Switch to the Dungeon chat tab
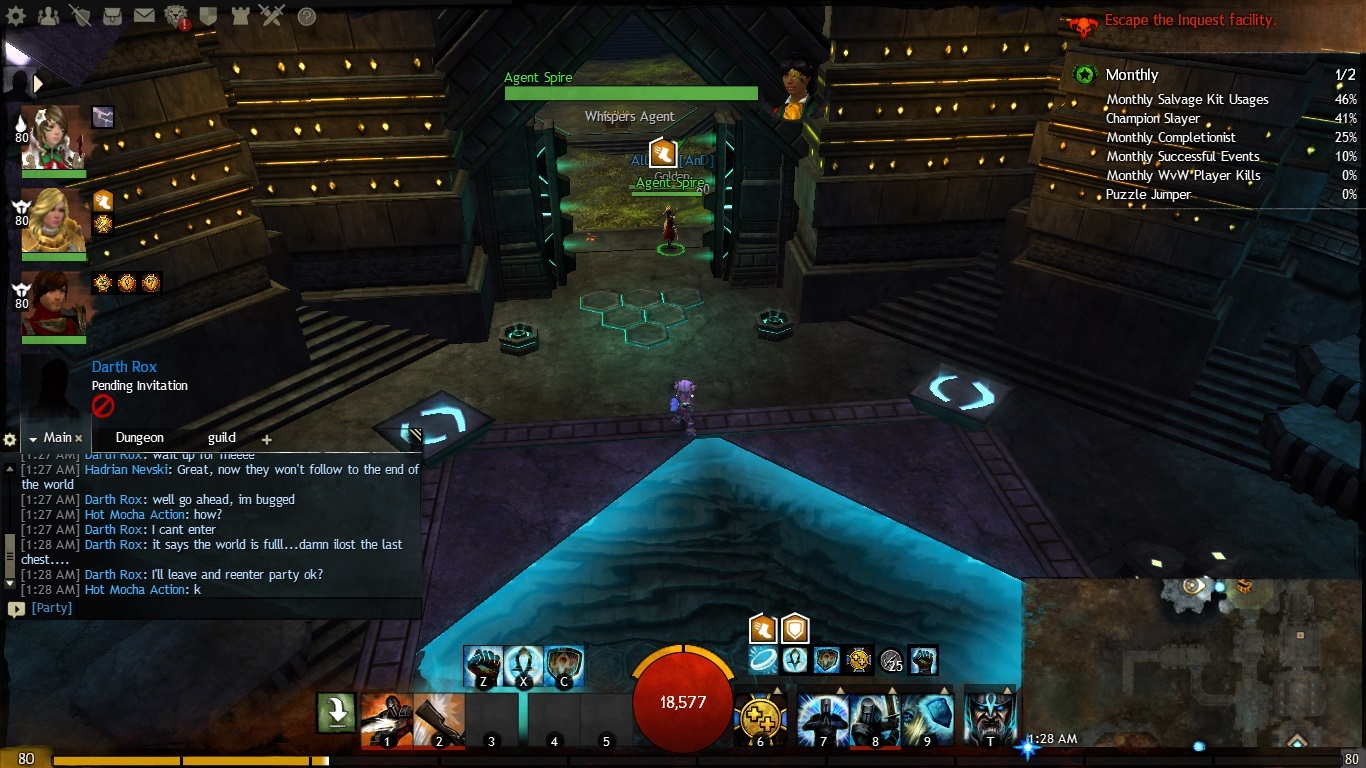 (139, 437)
